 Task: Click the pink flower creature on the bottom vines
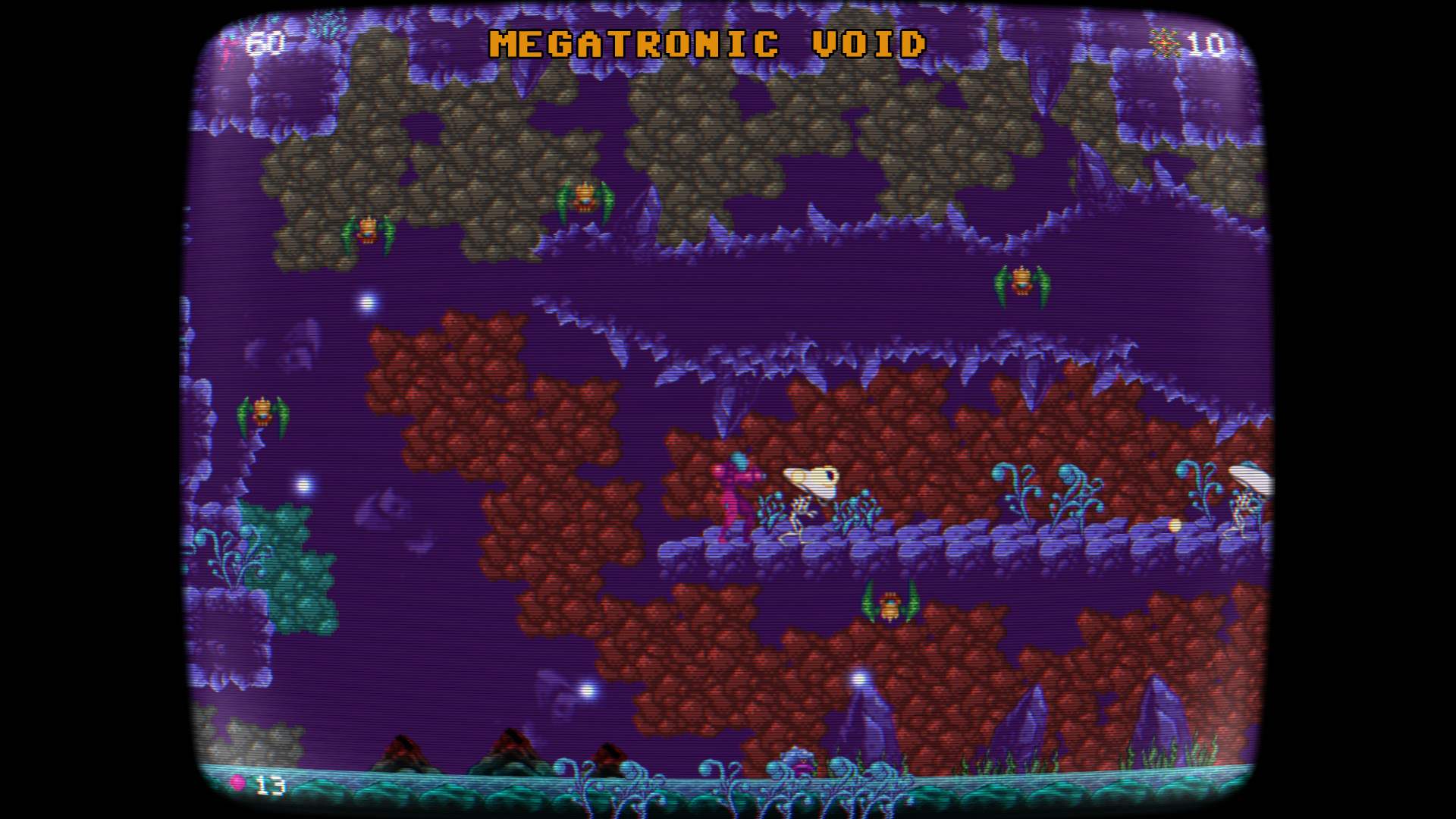click(796, 766)
